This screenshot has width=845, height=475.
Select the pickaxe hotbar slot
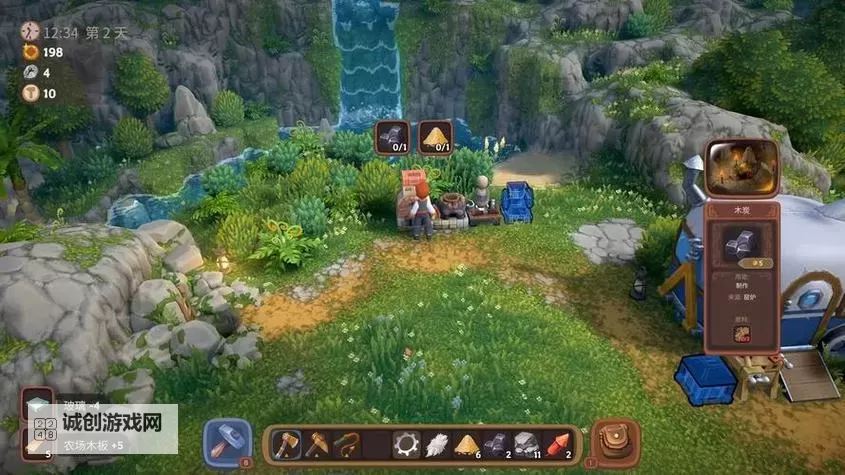(x=317, y=444)
